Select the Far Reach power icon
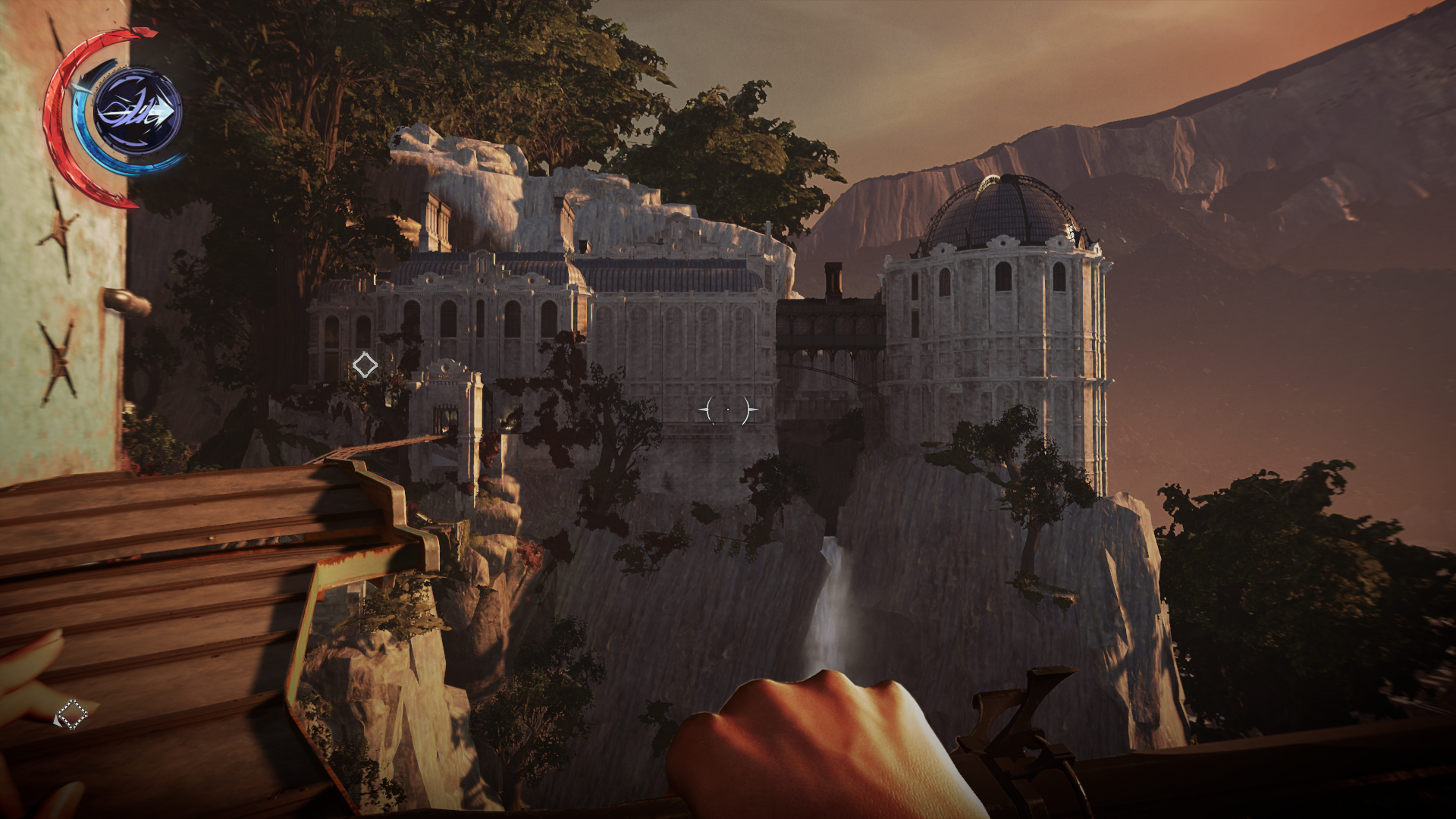 137,112
